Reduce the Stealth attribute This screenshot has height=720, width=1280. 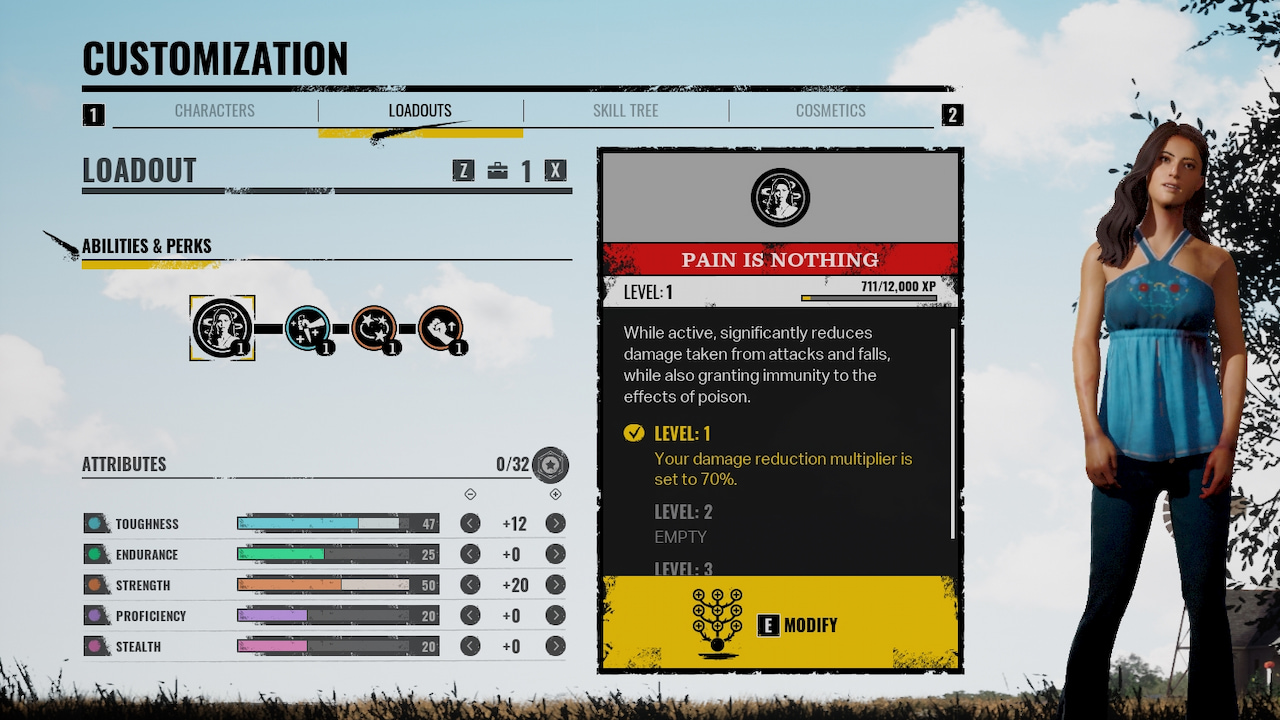click(470, 647)
